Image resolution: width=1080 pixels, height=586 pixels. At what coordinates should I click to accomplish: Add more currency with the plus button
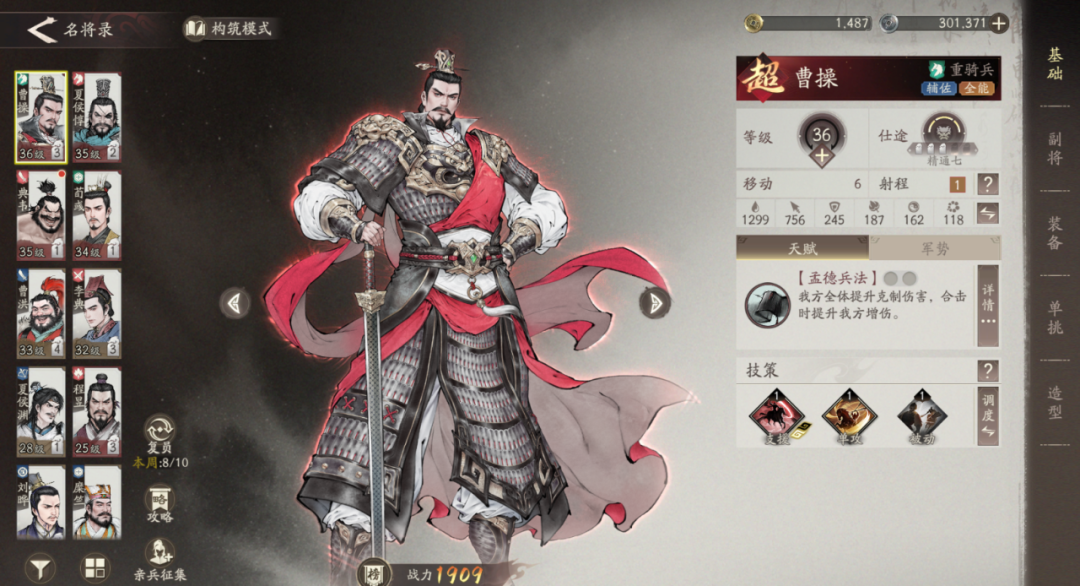pos(998,23)
